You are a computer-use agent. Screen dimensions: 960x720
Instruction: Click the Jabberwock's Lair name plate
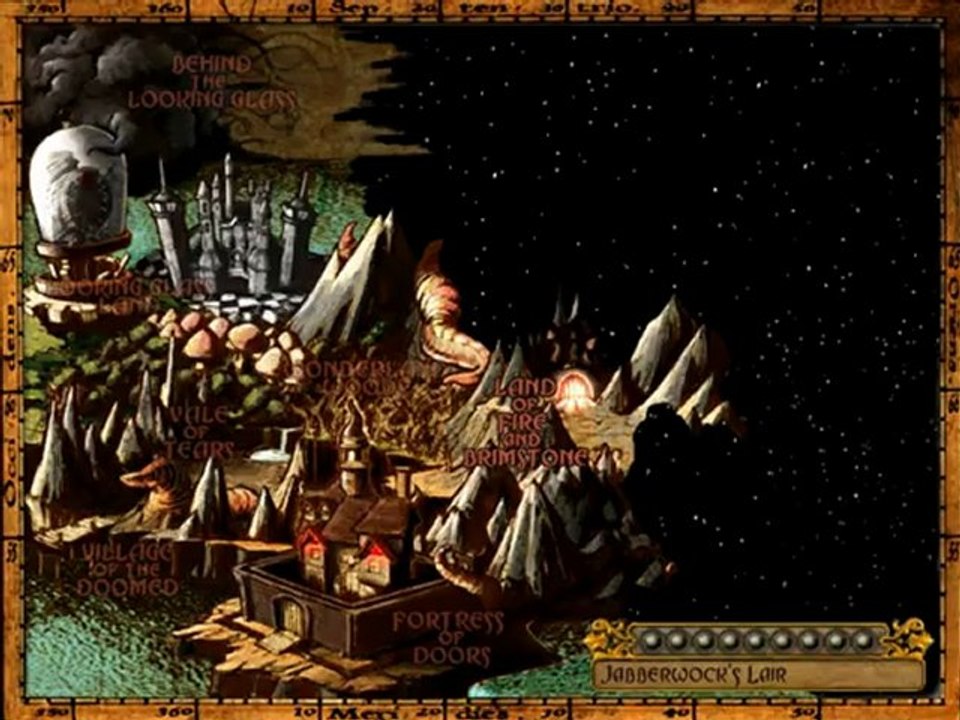(x=758, y=673)
